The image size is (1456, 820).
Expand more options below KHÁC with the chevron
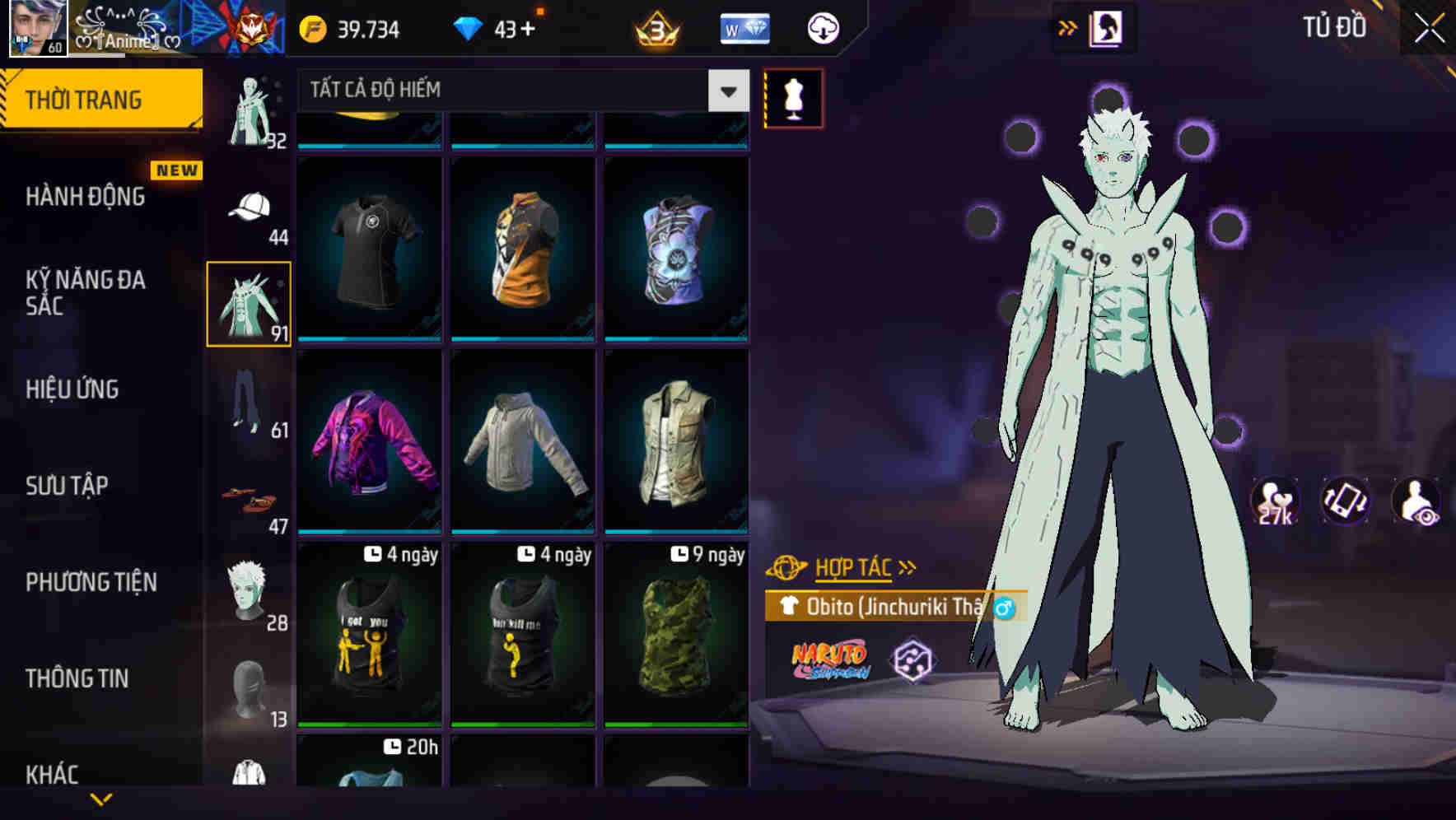pos(101,800)
